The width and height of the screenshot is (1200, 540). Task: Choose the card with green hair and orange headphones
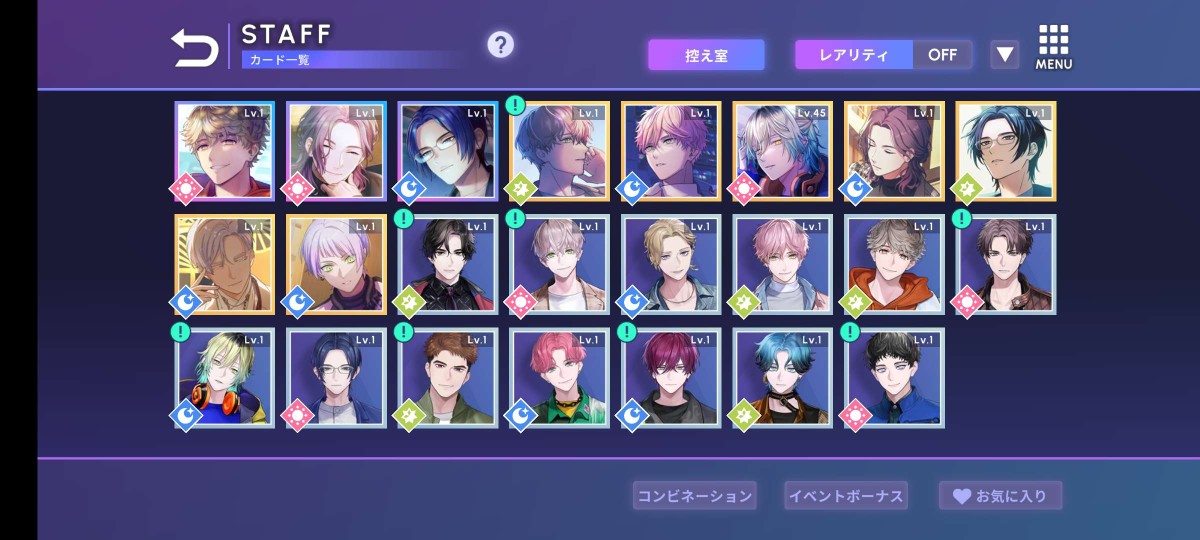(224, 378)
